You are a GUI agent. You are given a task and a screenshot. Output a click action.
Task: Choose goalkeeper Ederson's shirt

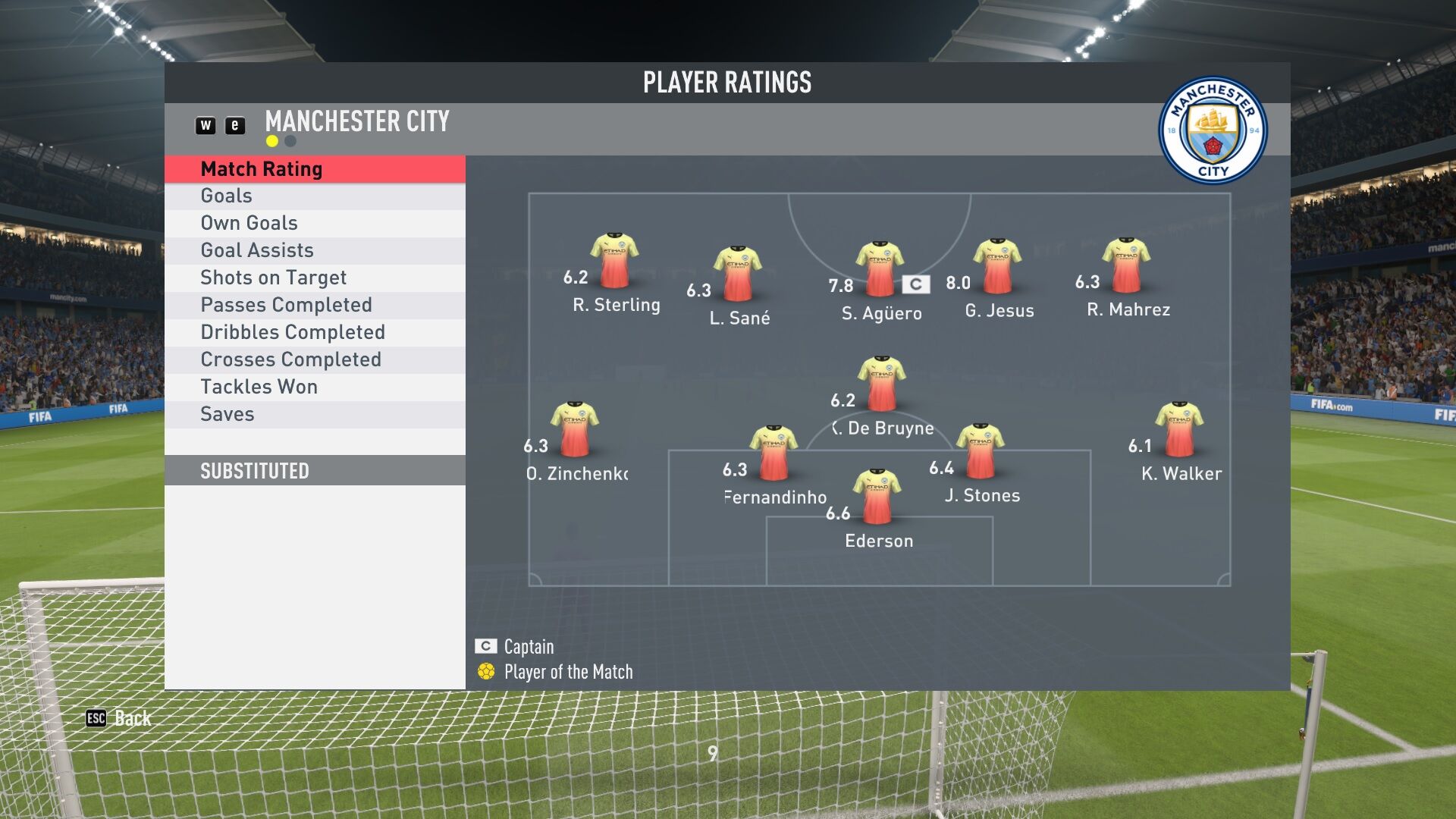click(877, 497)
